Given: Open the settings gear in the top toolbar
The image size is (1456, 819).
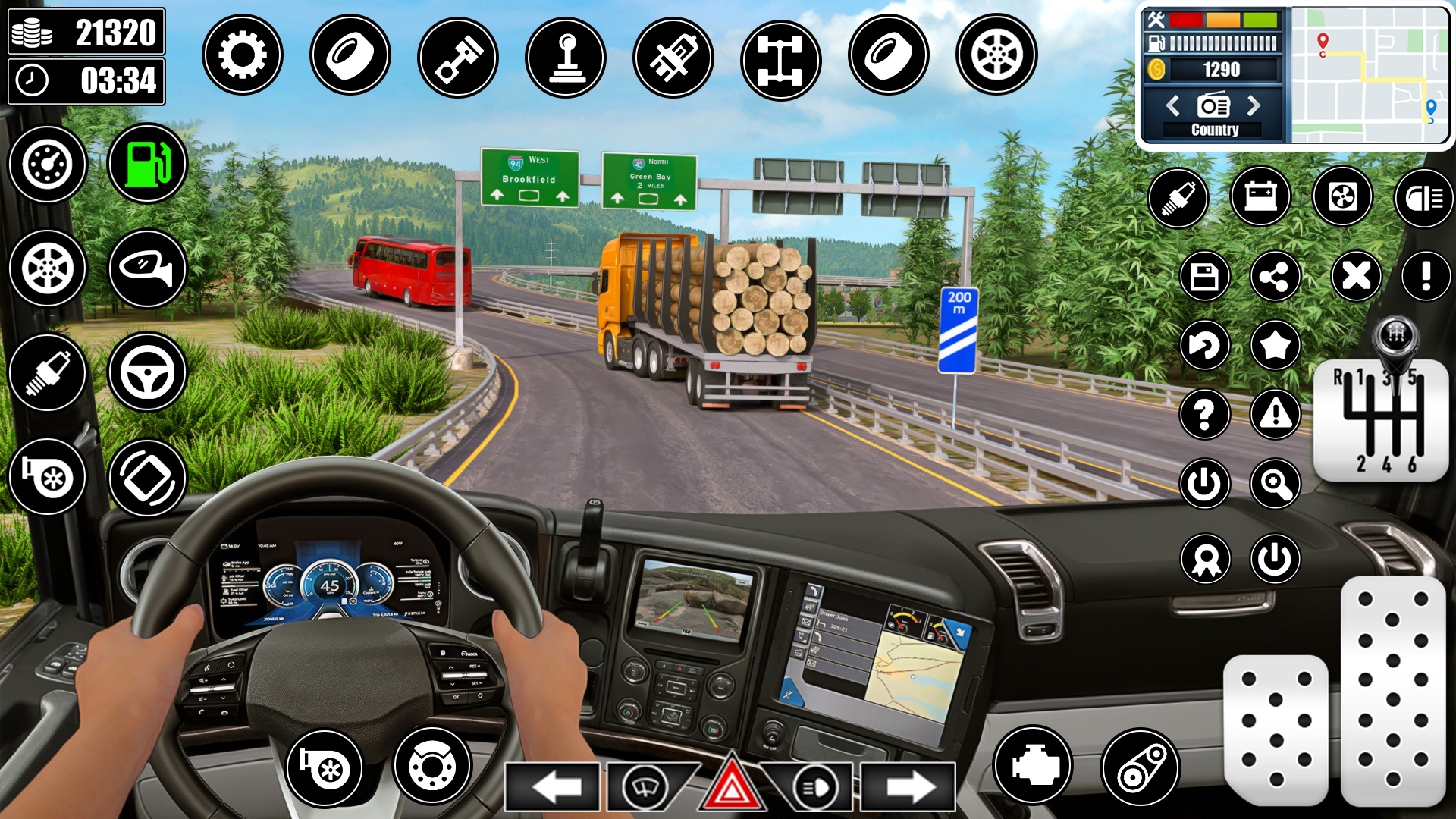Looking at the screenshot, I should (x=243, y=55).
